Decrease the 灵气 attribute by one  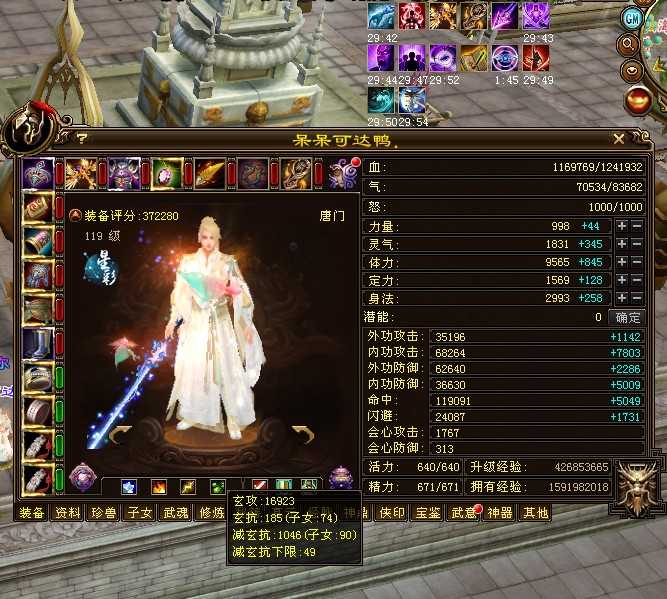point(637,244)
